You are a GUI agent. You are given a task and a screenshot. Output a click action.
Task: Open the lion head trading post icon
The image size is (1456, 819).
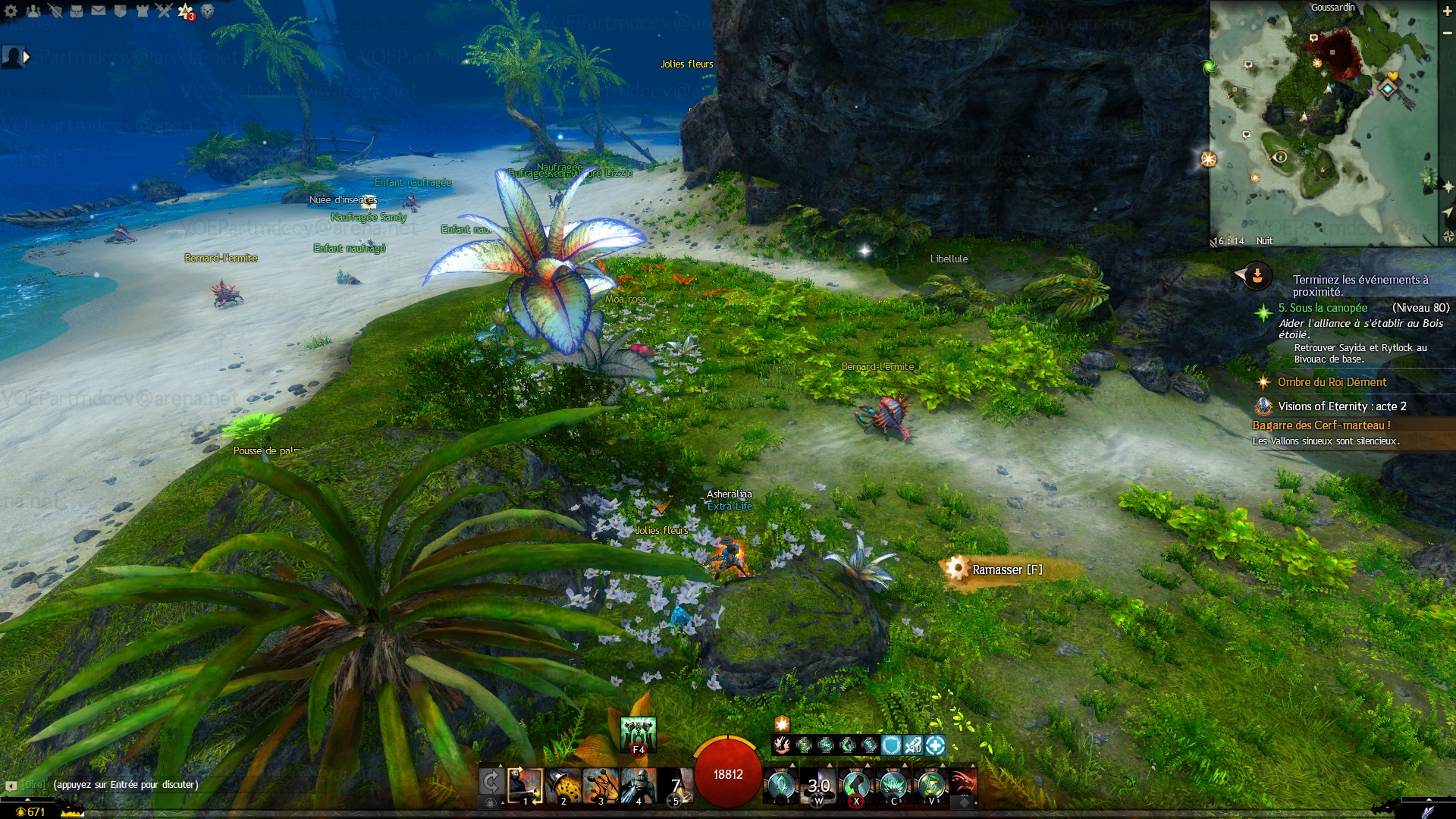207,11
